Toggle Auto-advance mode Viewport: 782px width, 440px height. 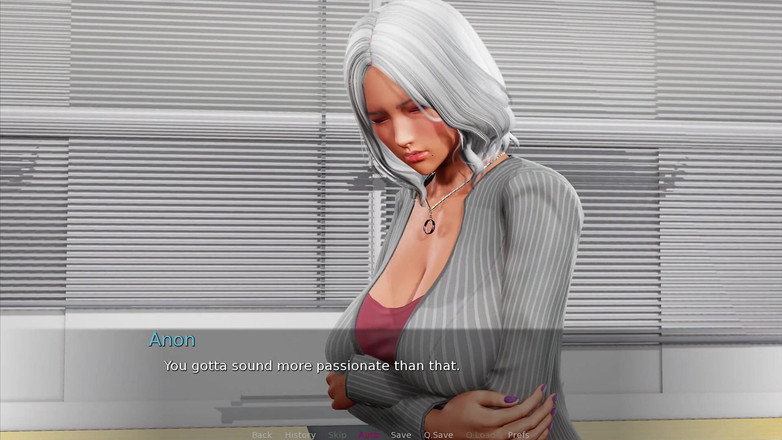point(369,435)
